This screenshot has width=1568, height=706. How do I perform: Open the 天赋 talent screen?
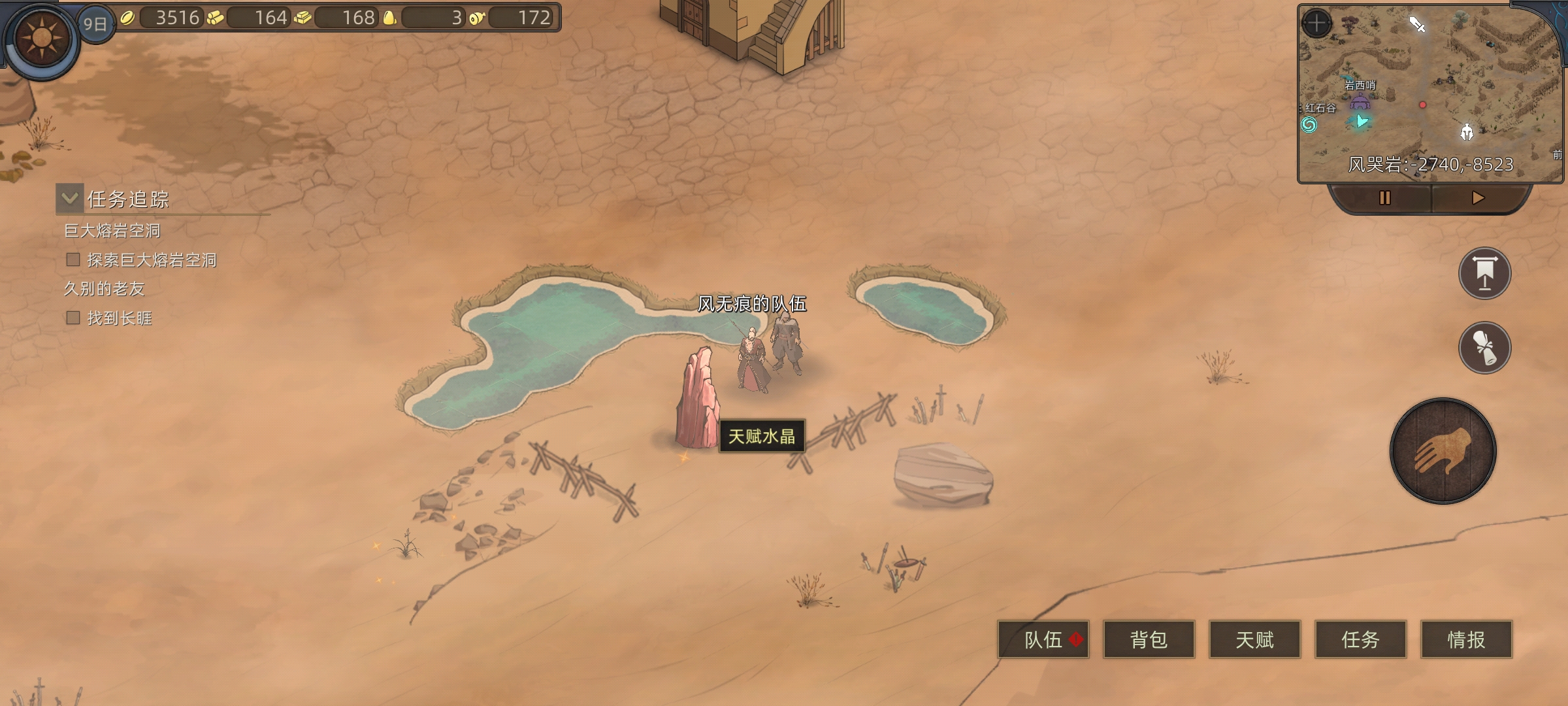[x=1254, y=639]
